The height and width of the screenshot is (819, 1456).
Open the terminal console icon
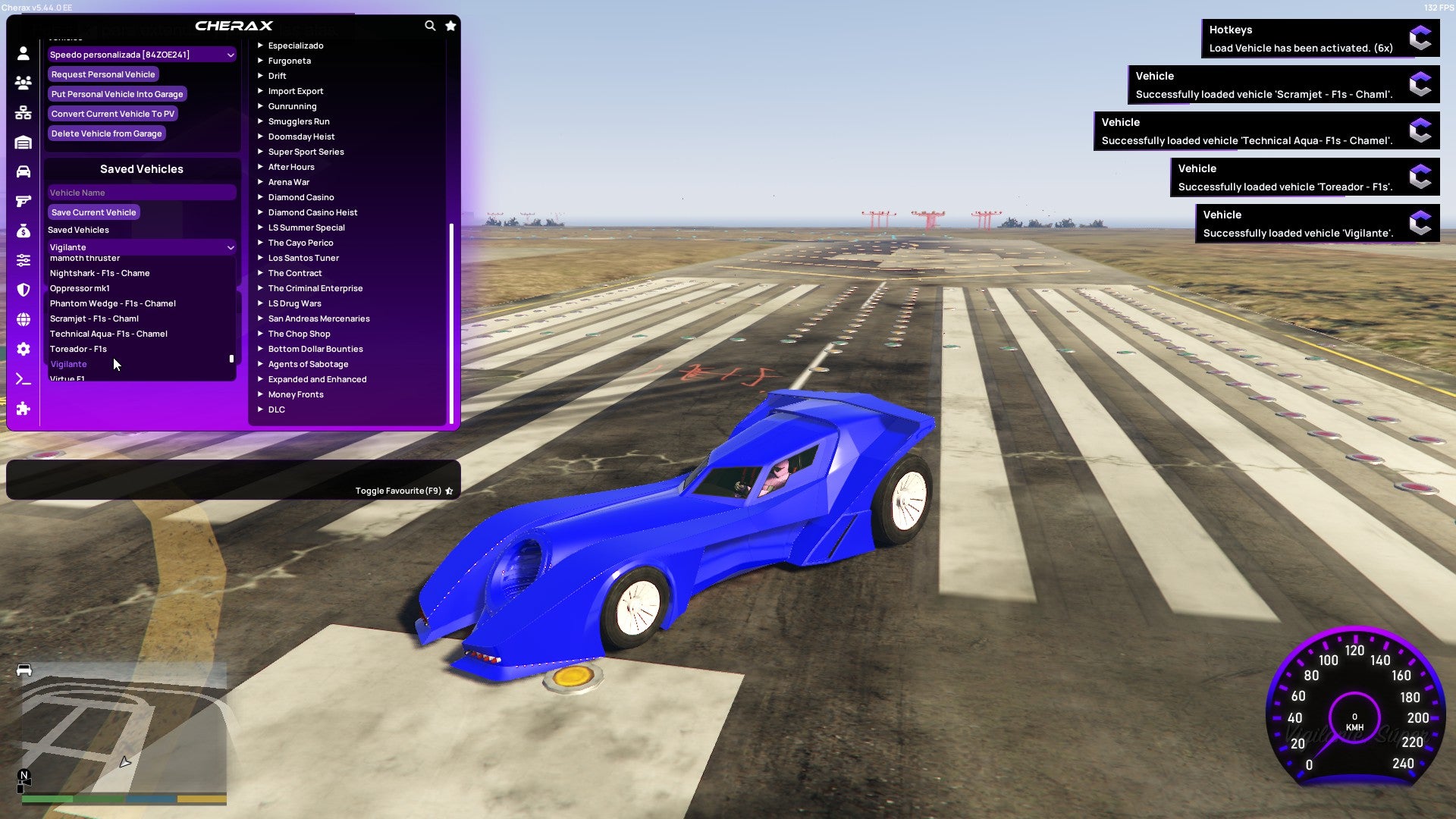pyautogui.click(x=23, y=379)
